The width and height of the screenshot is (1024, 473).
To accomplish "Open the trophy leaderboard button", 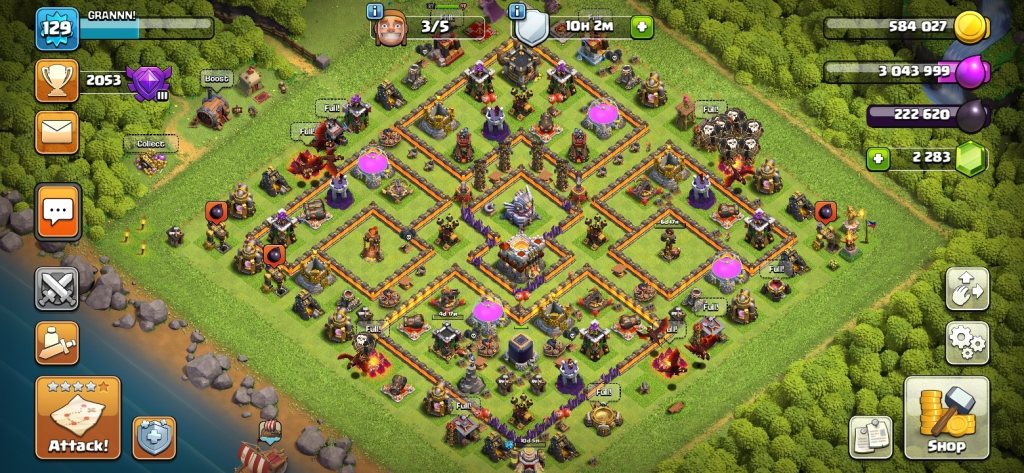I will (x=57, y=80).
